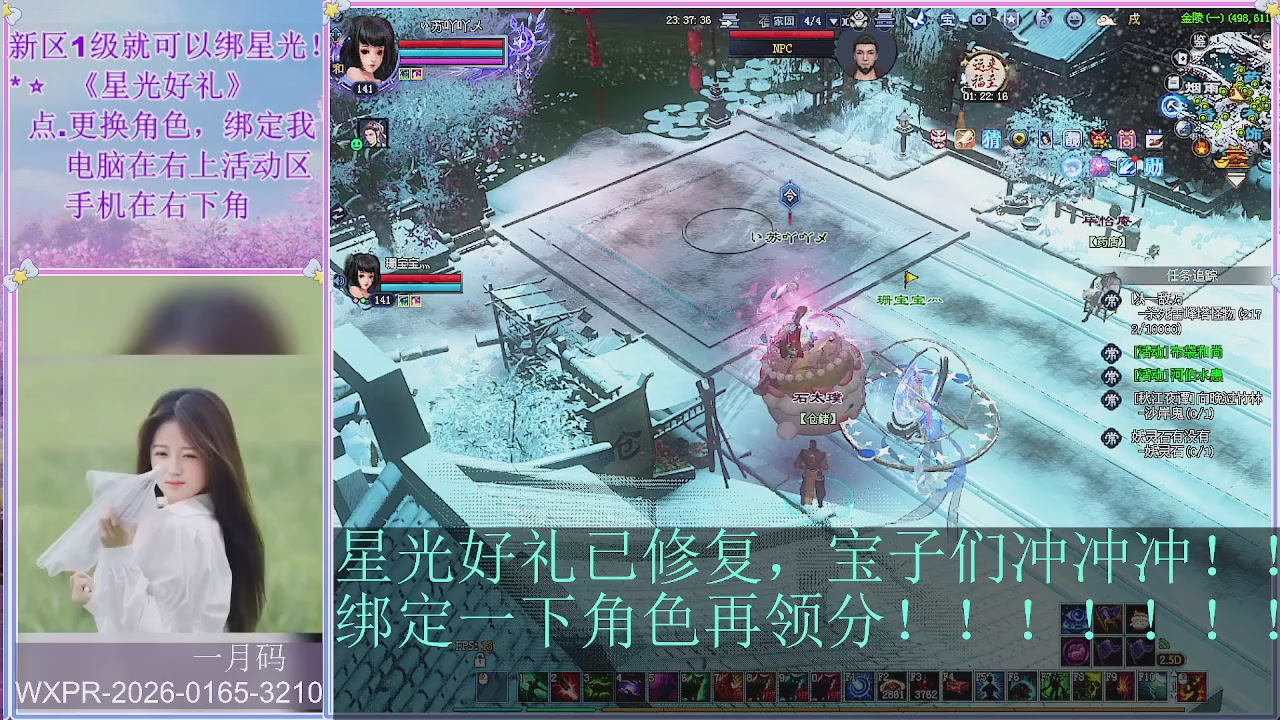
Task: Open the 勋 medal panel icon
Action: (1153, 166)
